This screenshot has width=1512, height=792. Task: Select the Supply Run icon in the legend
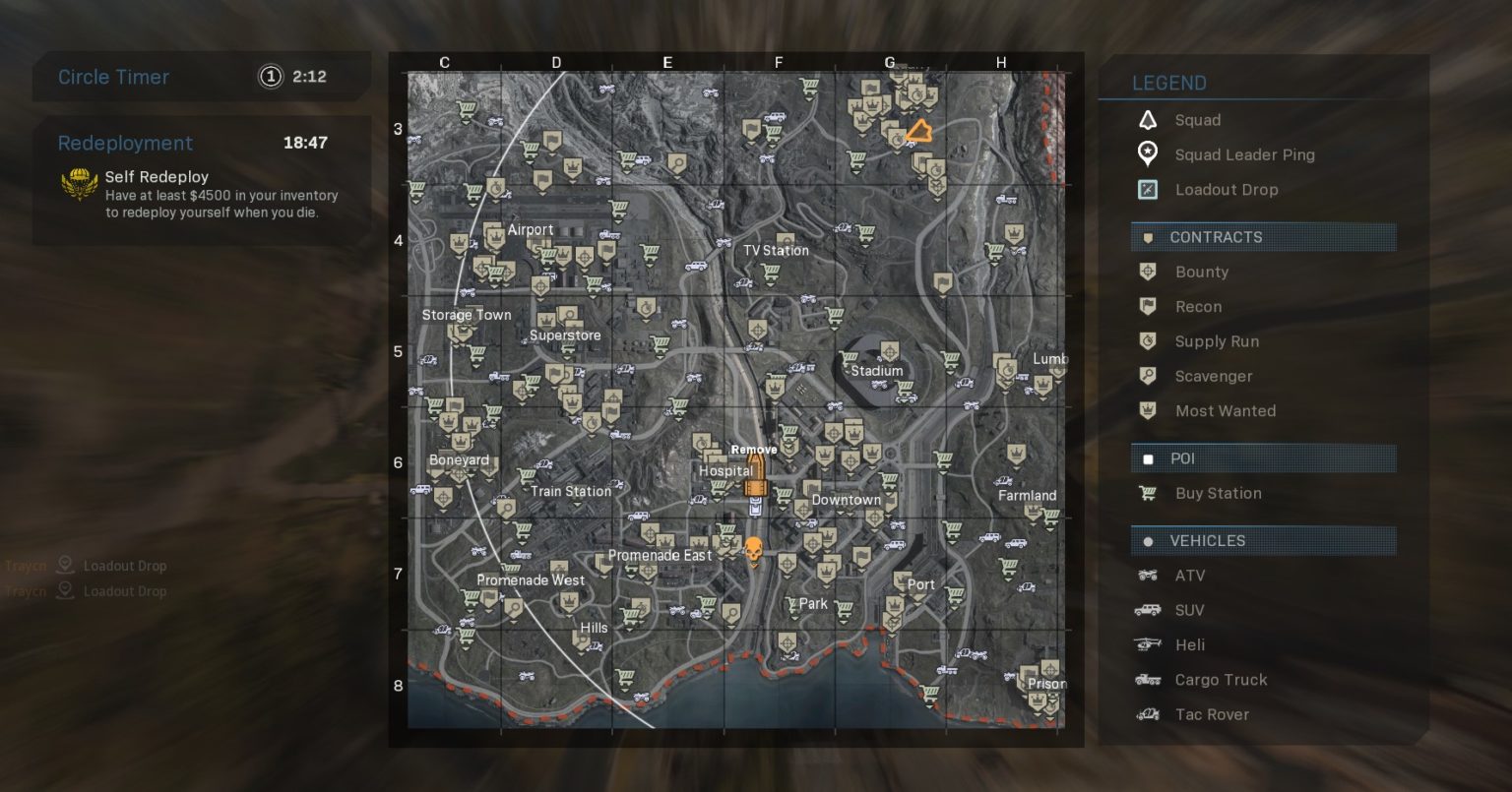pyautogui.click(x=1147, y=341)
